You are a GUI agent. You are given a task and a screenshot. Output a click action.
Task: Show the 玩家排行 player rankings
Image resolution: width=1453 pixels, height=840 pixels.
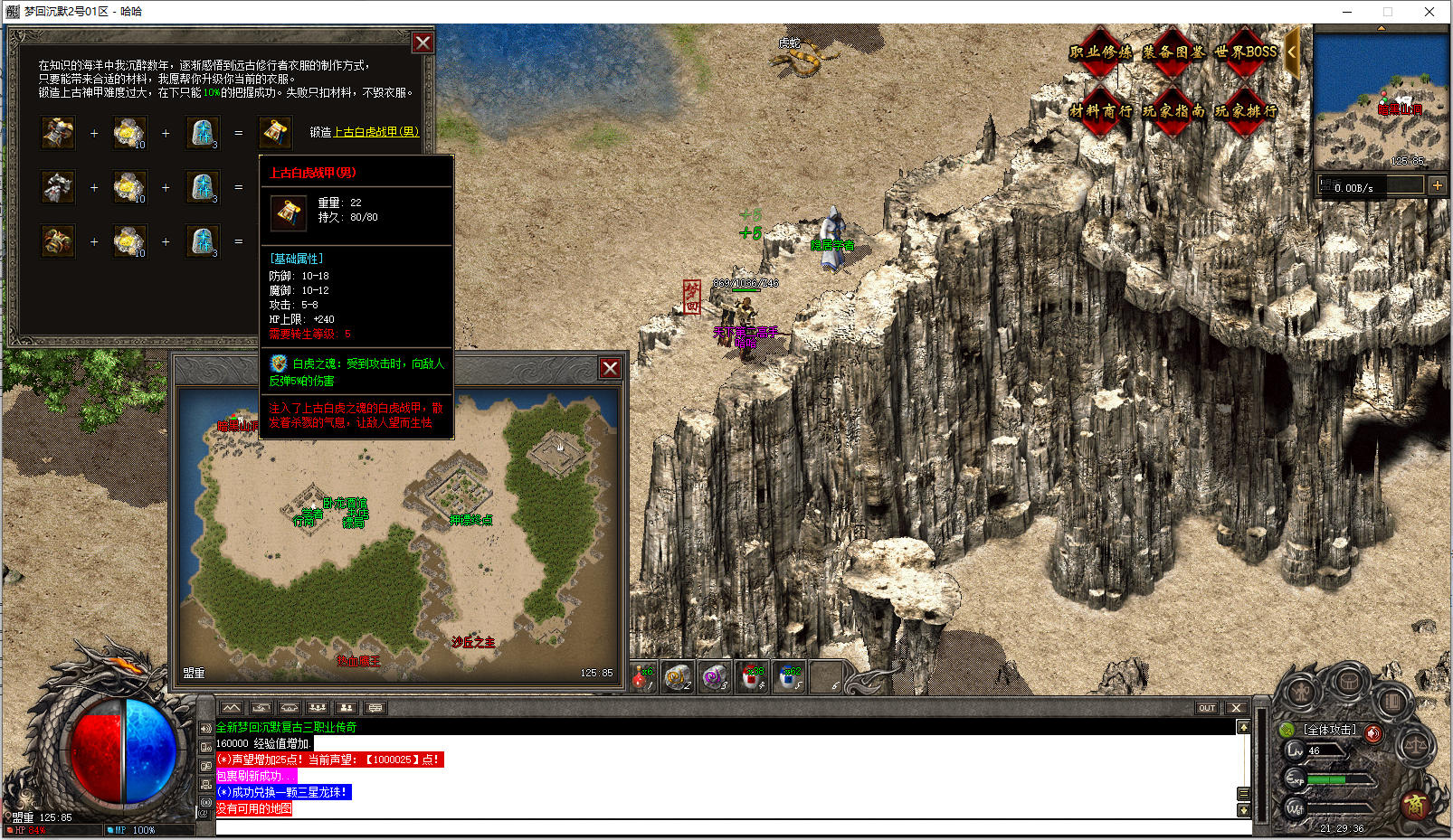tap(1245, 111)
